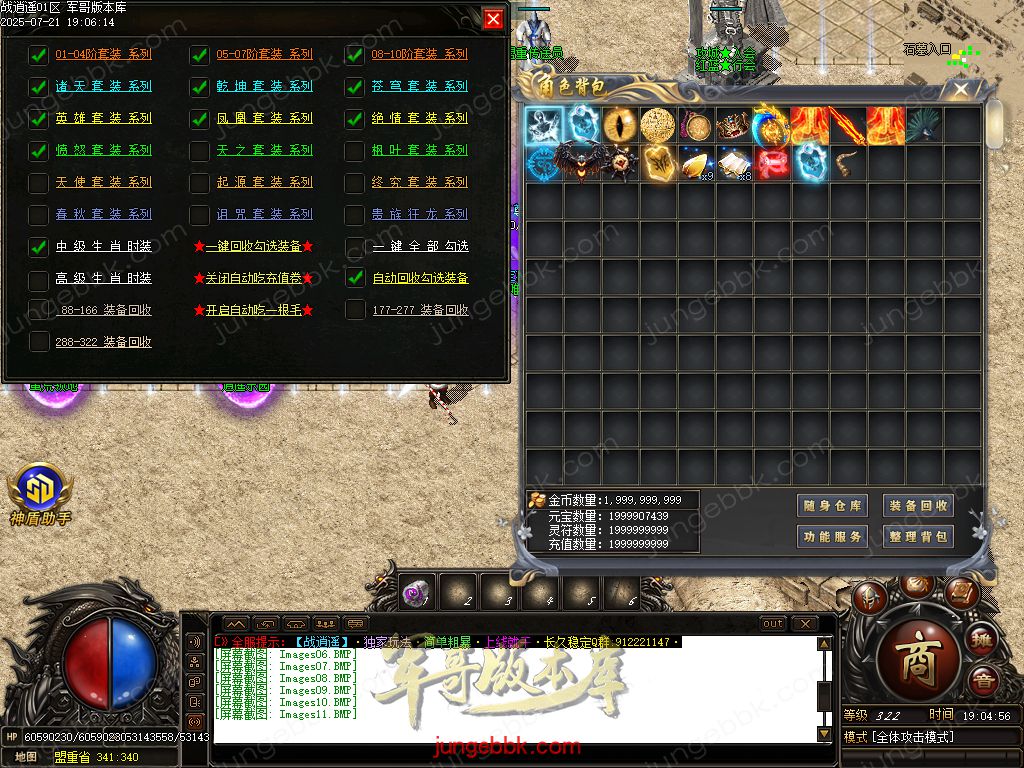Image resolution: width=1024 pixels, height=768 pixels.
Task: Close the character backpack window
Action: tap(961, 89)
